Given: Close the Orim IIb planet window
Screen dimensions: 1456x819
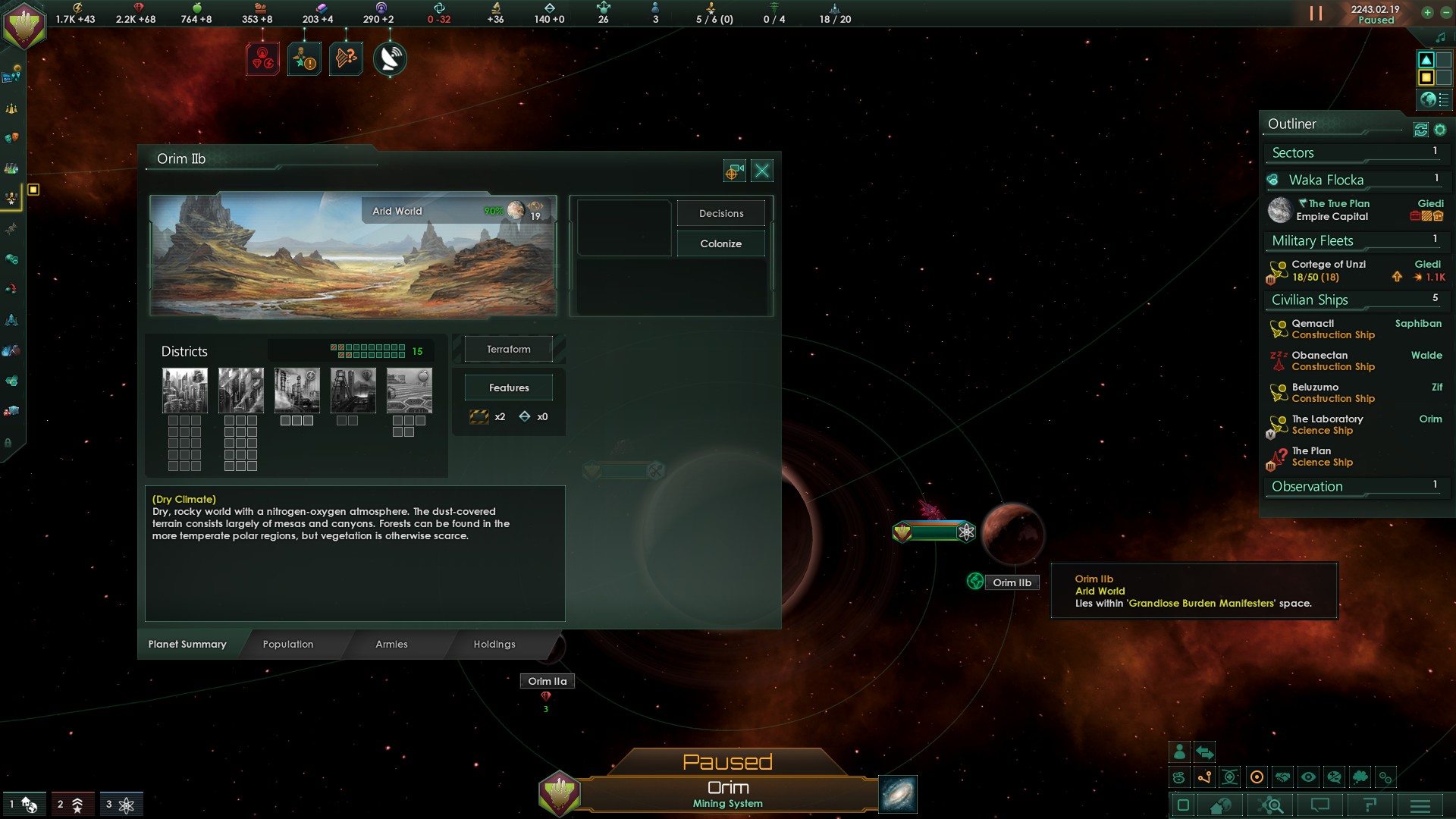Looking at the screenshot, I should click(x=762, y=171).
